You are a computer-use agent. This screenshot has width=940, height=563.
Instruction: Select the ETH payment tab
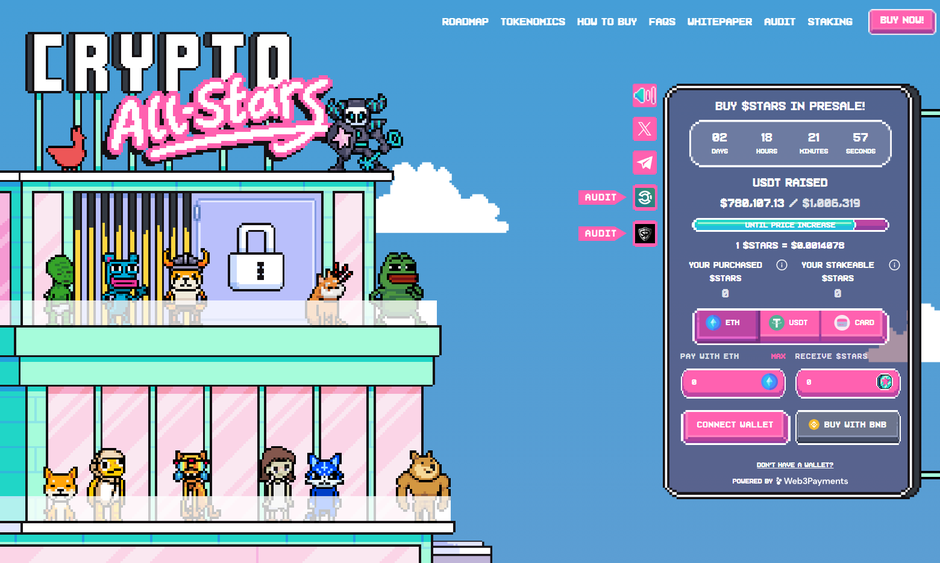coord(726,323)
